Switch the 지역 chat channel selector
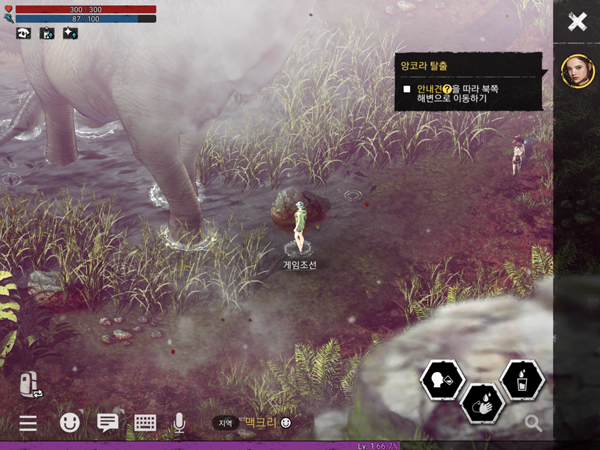Image resolution: width=600 pixels, height=450 pixels. [x=226, y=423]
